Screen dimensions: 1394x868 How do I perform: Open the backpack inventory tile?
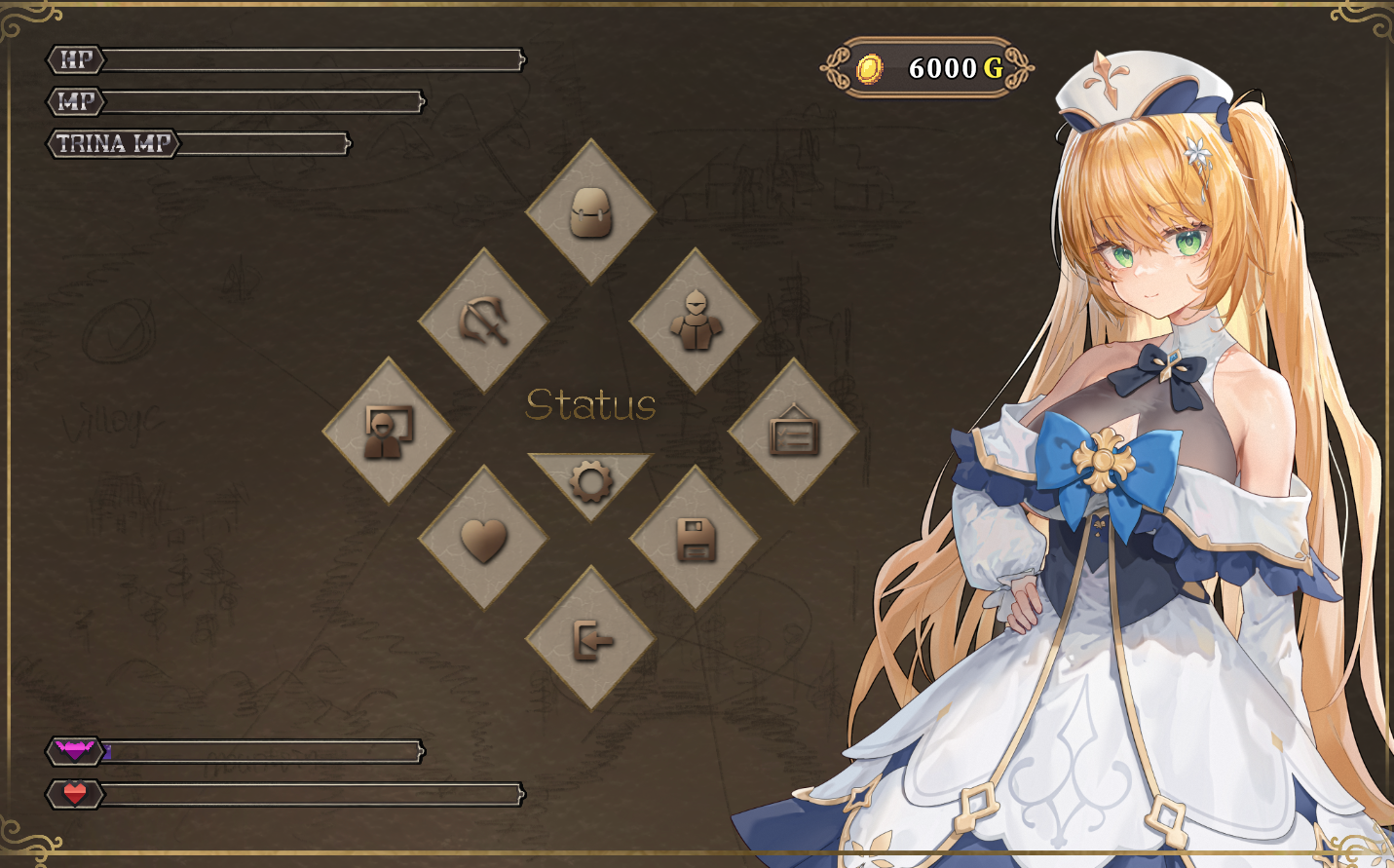click(590, 211)
